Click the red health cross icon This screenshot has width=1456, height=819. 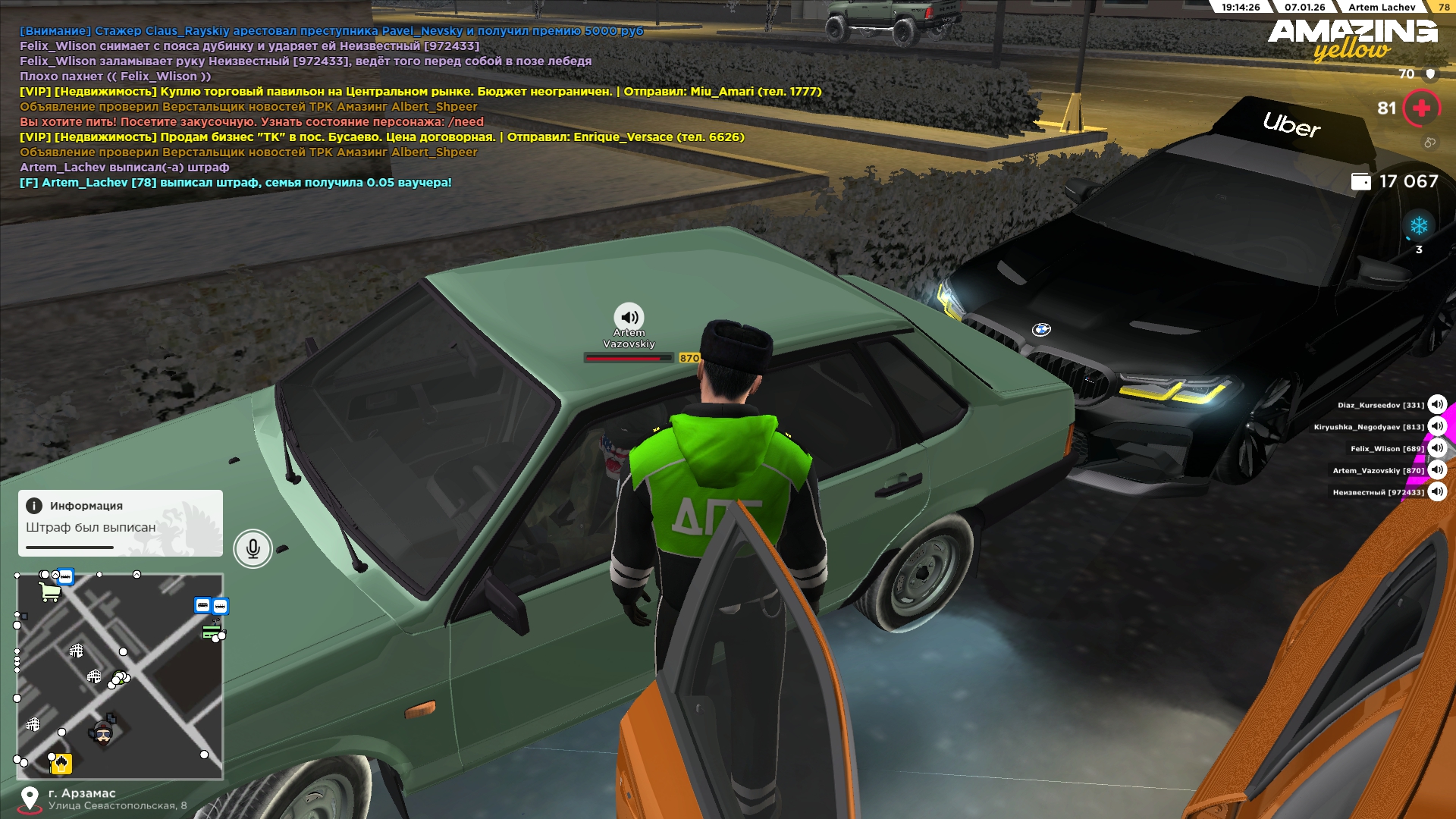(1421, 108)
